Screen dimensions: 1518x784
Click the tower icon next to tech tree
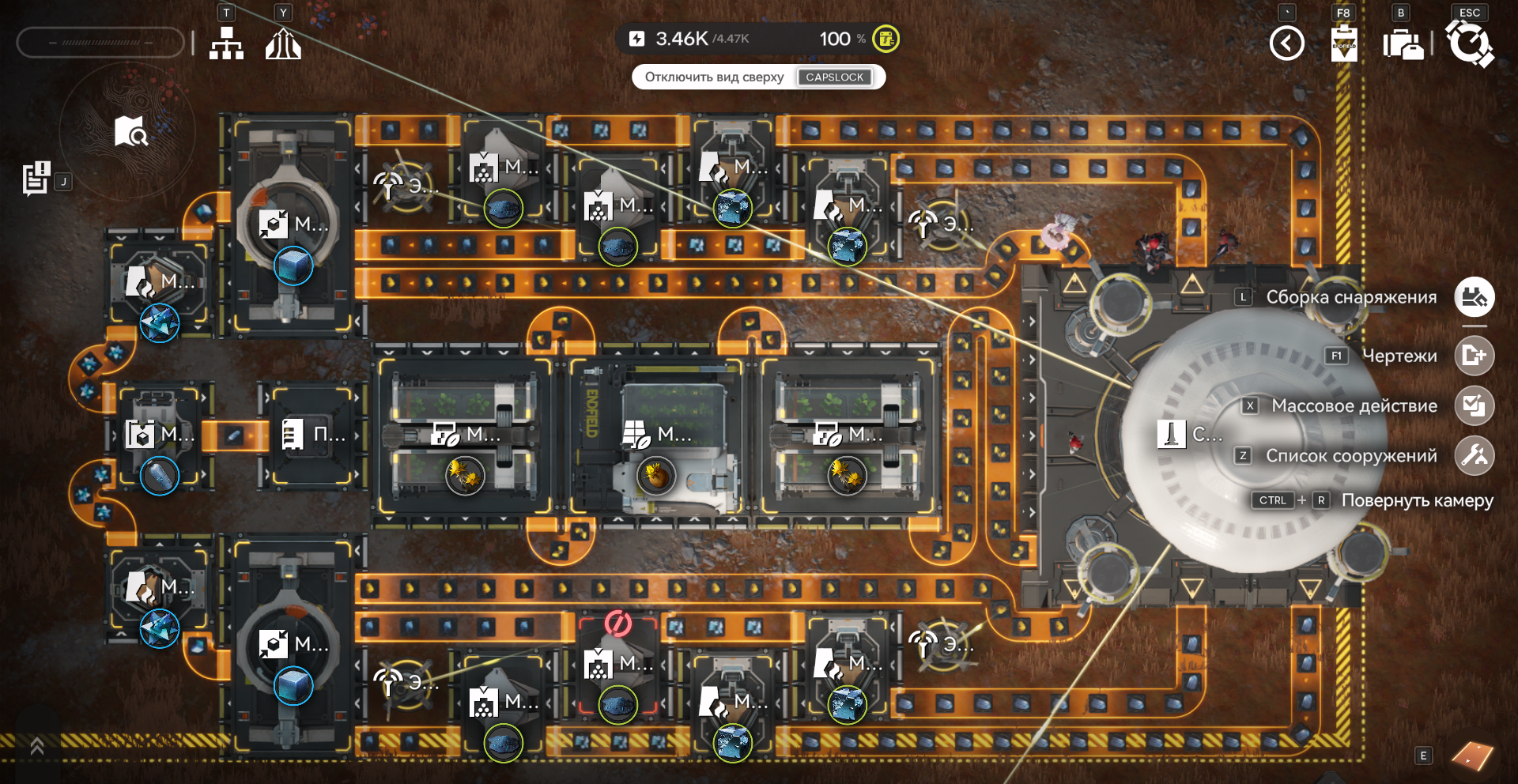pyautogui.click(x=283, y=43)
